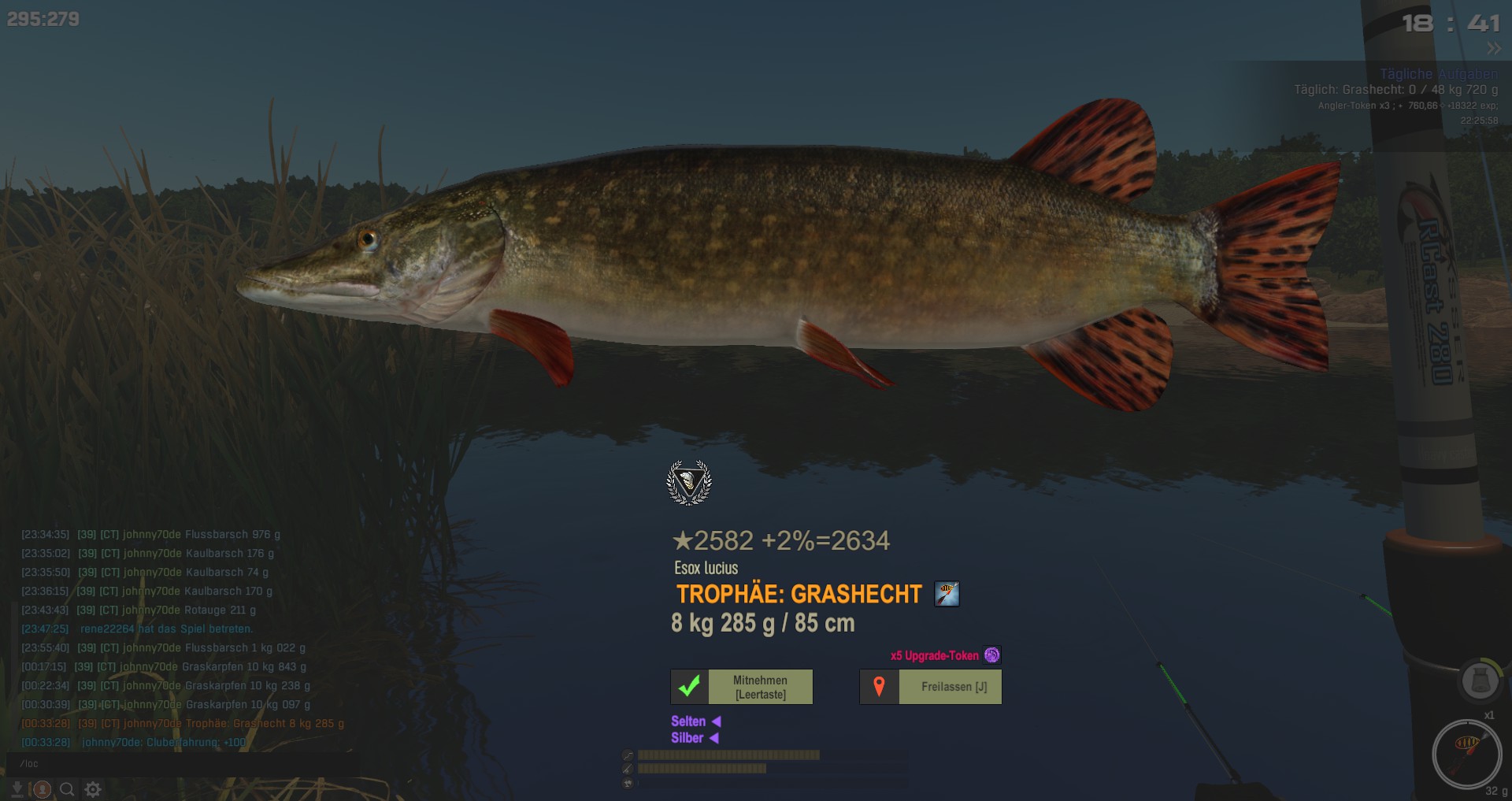Select the spinner lure bait circle
Image resolution: width=1512 pixels, height=801 pixels.
tap(1466, 753)
